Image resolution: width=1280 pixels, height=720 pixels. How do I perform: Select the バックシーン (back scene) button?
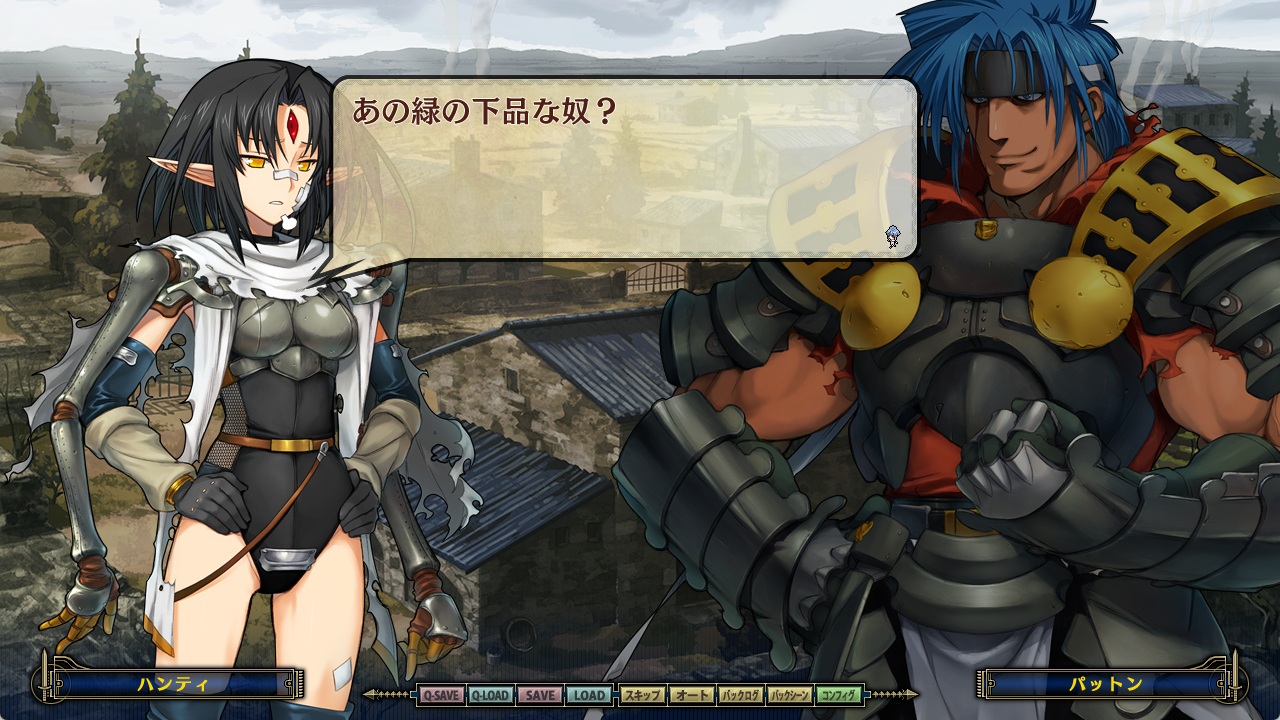[790, 695]
